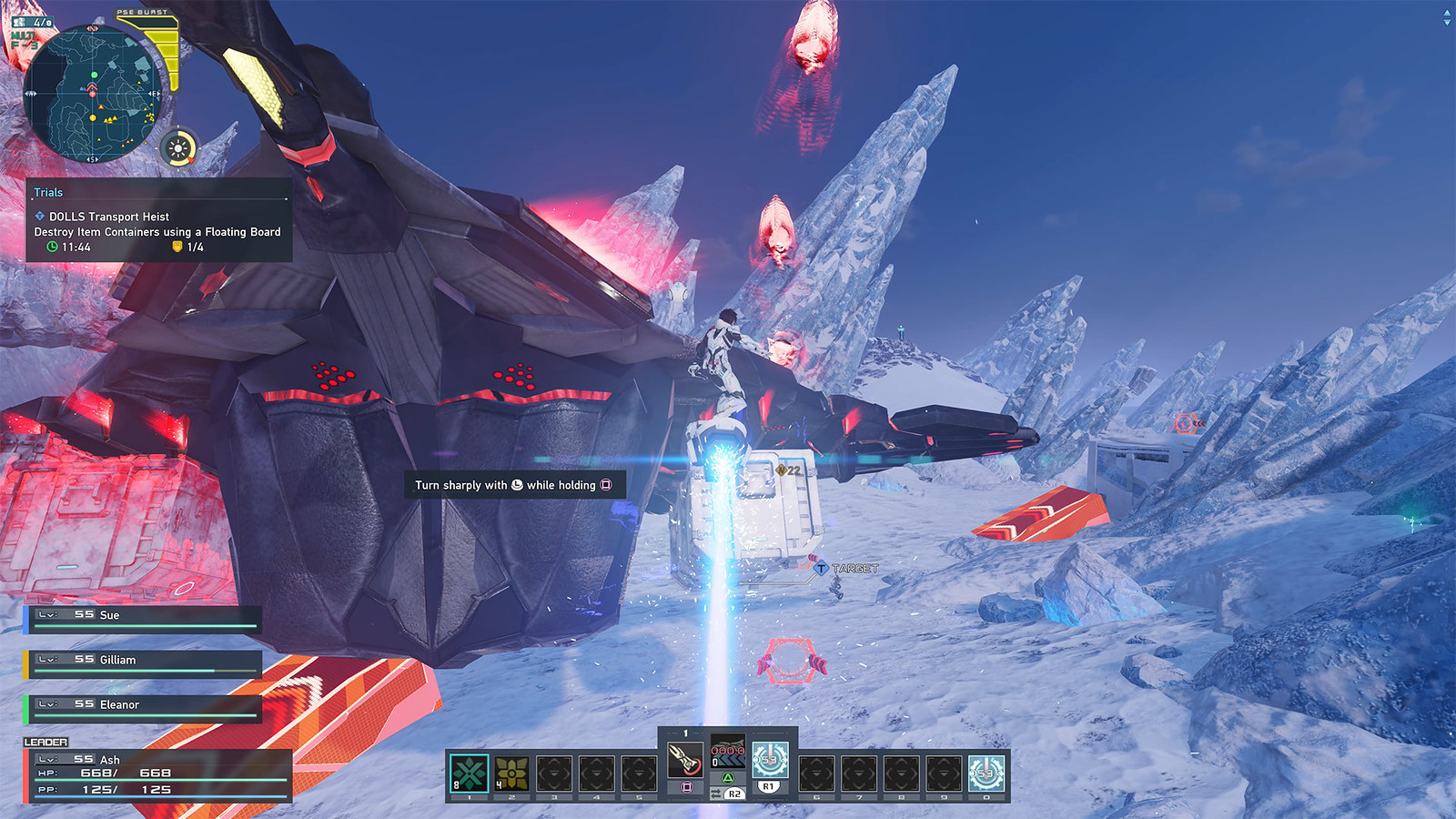
Task: Use the green restorative item in slot 1
Action: (x=470, y=773)
